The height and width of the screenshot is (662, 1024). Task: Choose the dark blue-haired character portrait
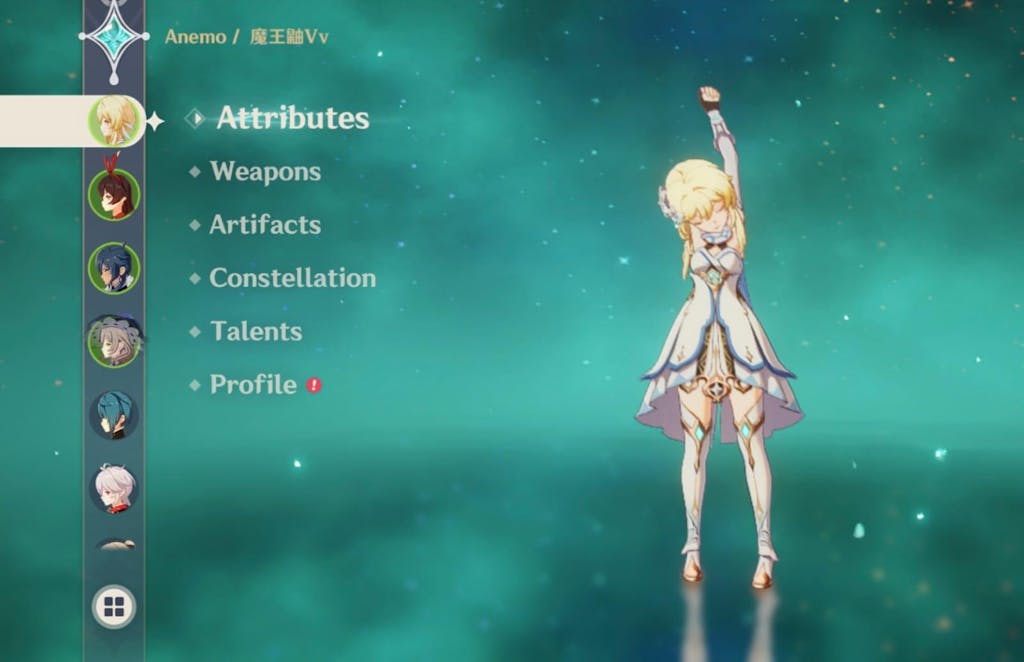tap(114, 268)
